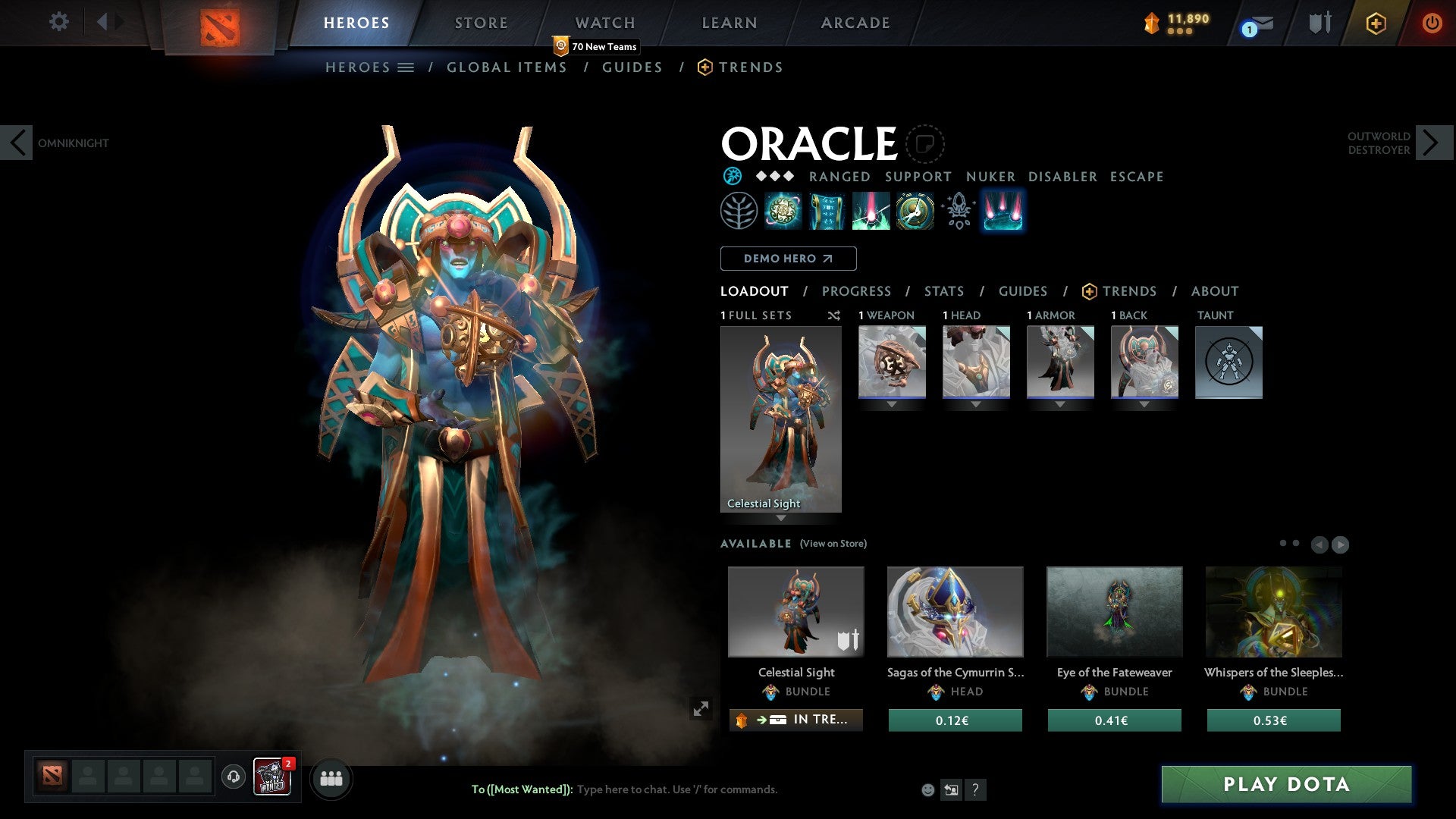1456x819 pixels.
Task: Open the mail inbox with one notification
Action: [1257, 23]
